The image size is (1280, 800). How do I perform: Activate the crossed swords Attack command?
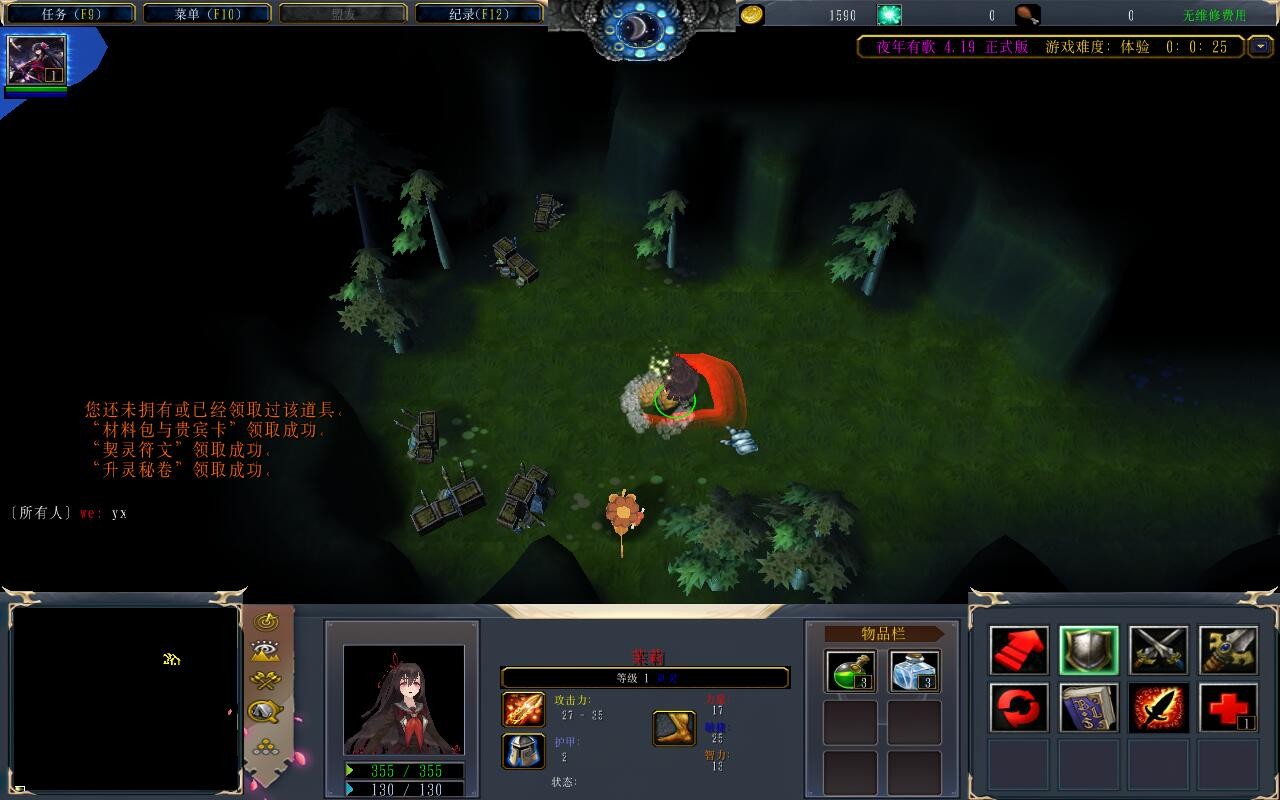click(x=1158, y=651)
